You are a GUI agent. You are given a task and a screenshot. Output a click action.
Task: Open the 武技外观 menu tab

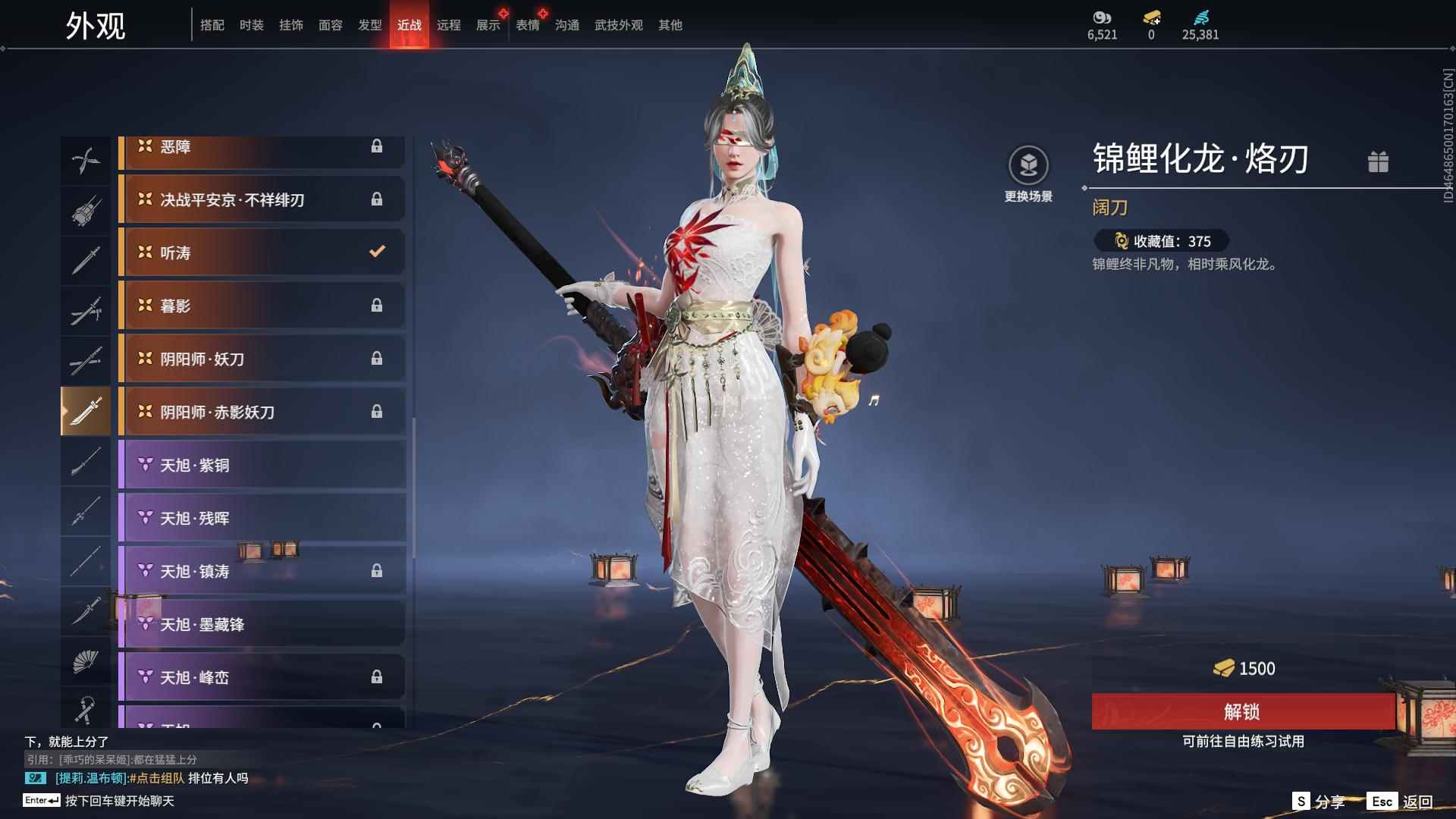pos(617,24)
